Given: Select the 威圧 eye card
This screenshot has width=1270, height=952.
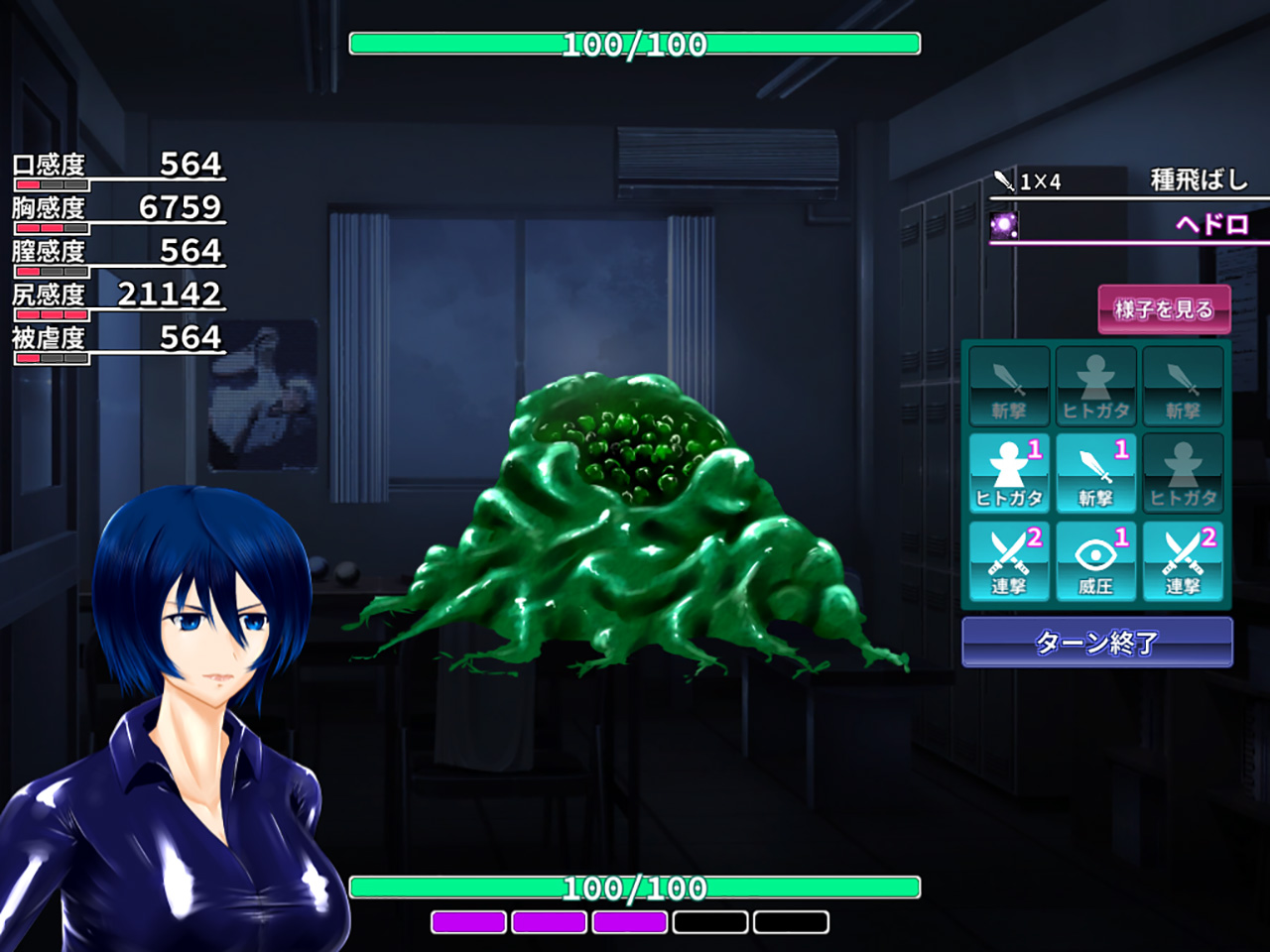Looking at the screenshot, I should 1095,561.
